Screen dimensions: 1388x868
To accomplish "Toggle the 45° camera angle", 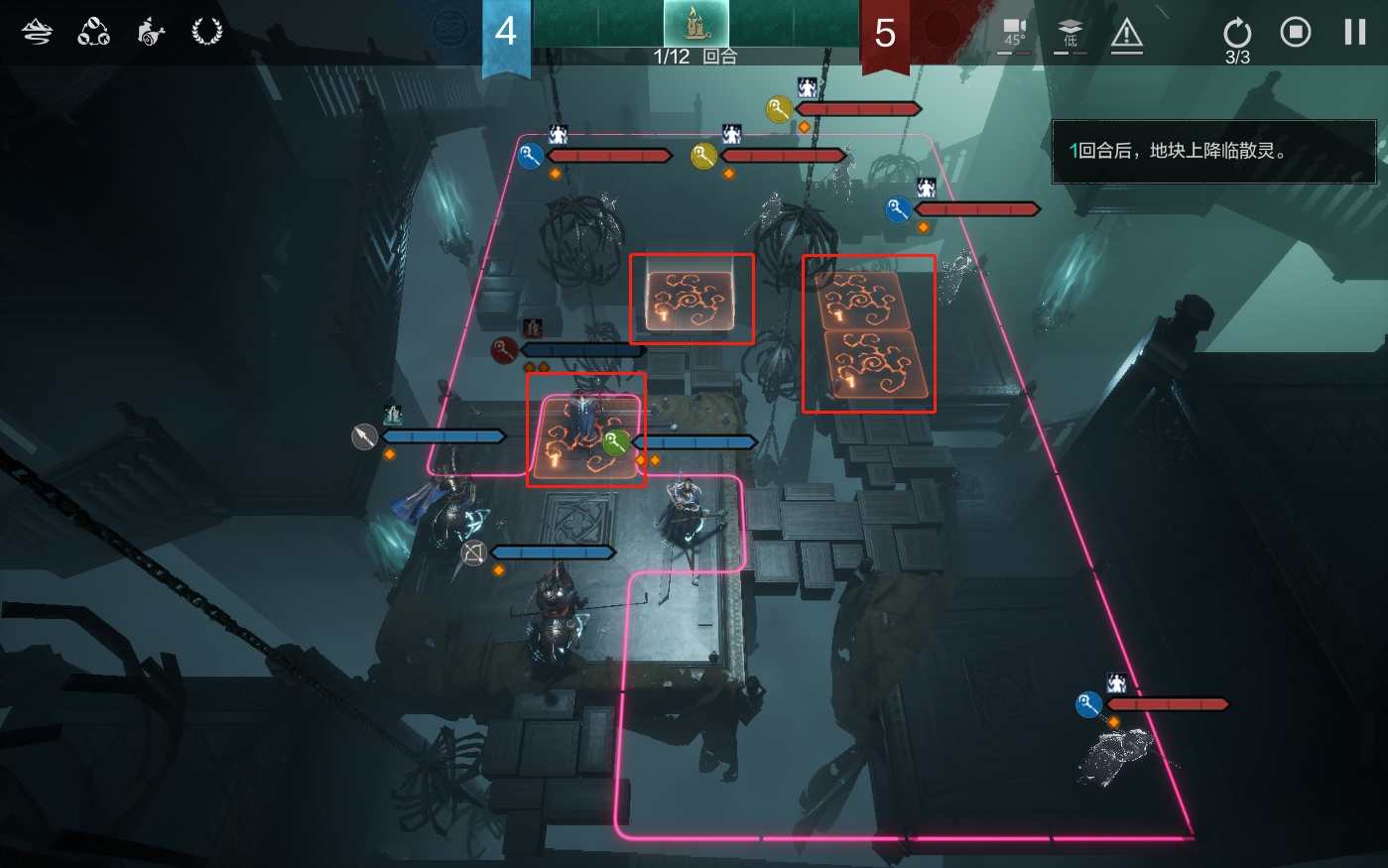I will [1014, 35].
